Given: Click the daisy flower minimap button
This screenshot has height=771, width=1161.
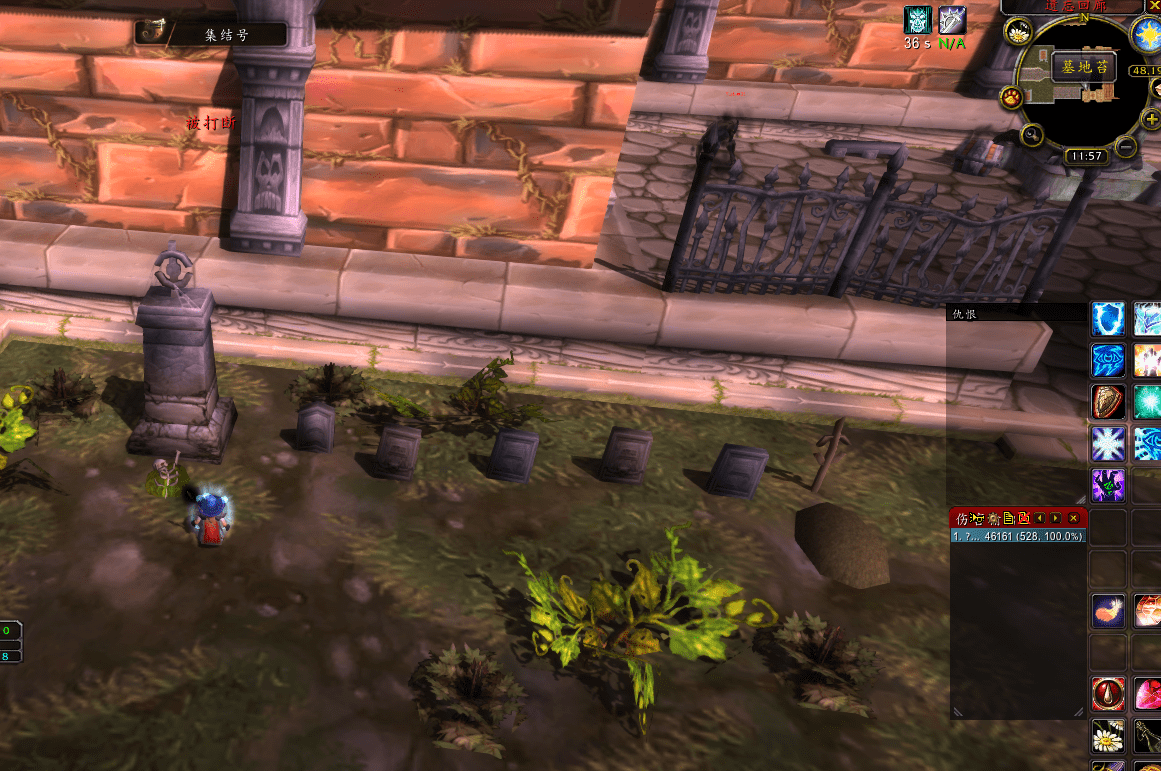Looking at the screenshot, I should (1019, 34).
